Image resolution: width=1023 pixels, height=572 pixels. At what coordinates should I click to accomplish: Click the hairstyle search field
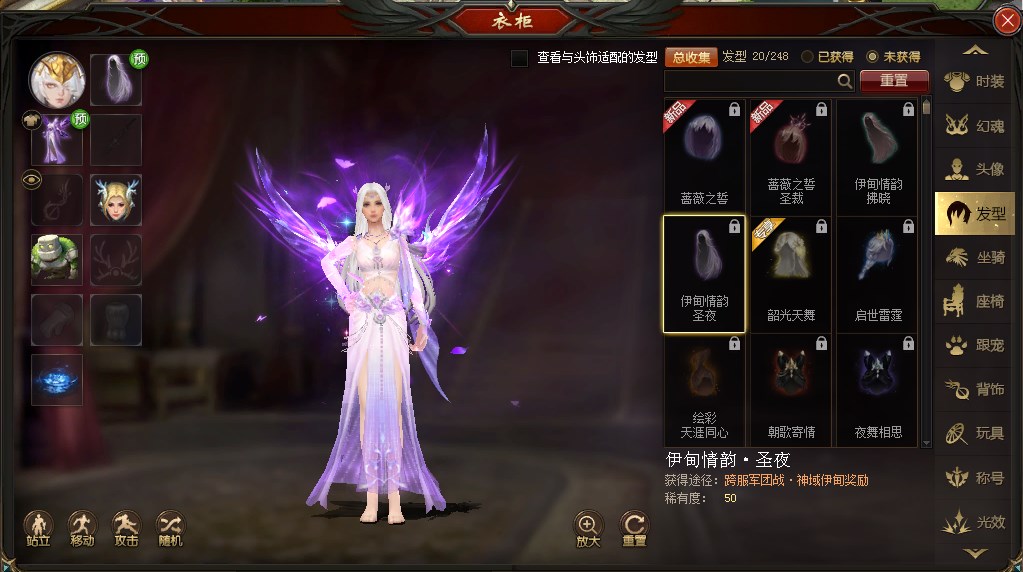tap(750, 81)
